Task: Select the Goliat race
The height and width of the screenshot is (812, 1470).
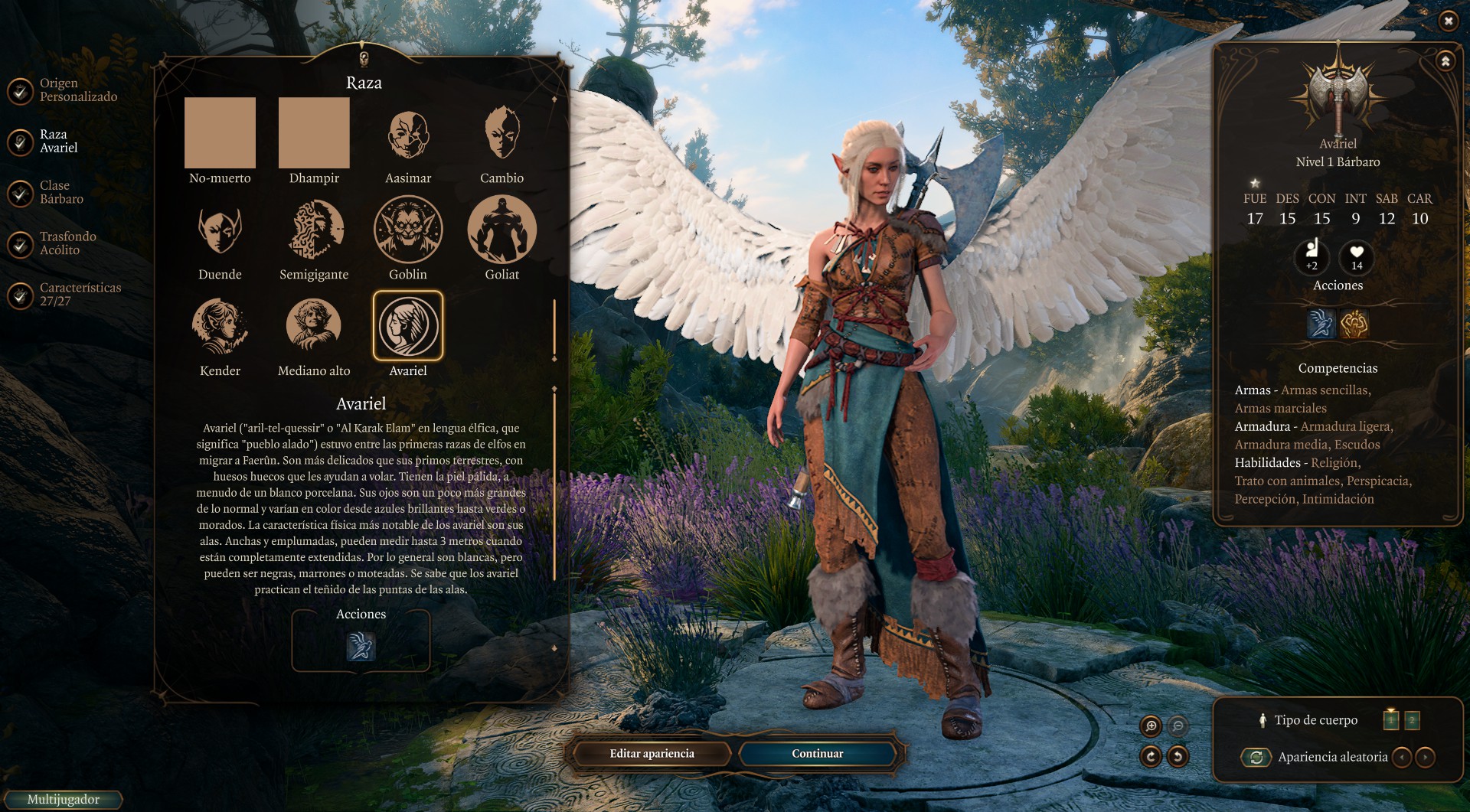Action: (501, 230)
